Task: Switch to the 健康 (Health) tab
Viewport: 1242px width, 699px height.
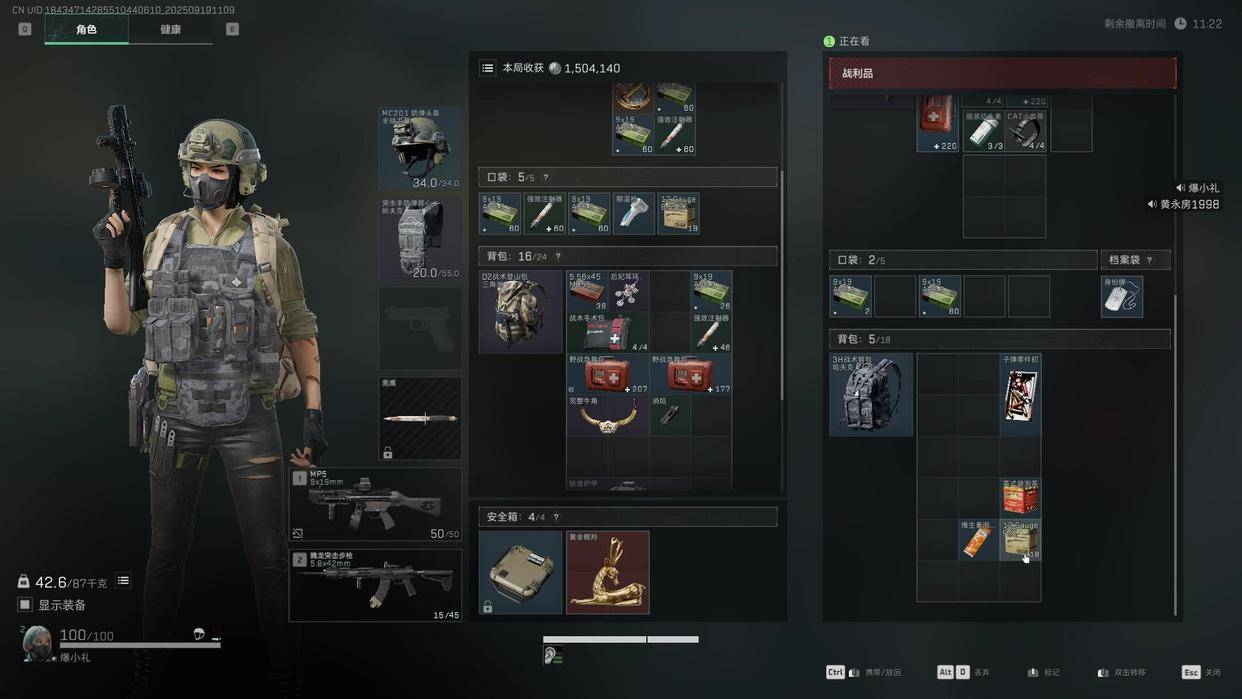Action: coord(170,30)
